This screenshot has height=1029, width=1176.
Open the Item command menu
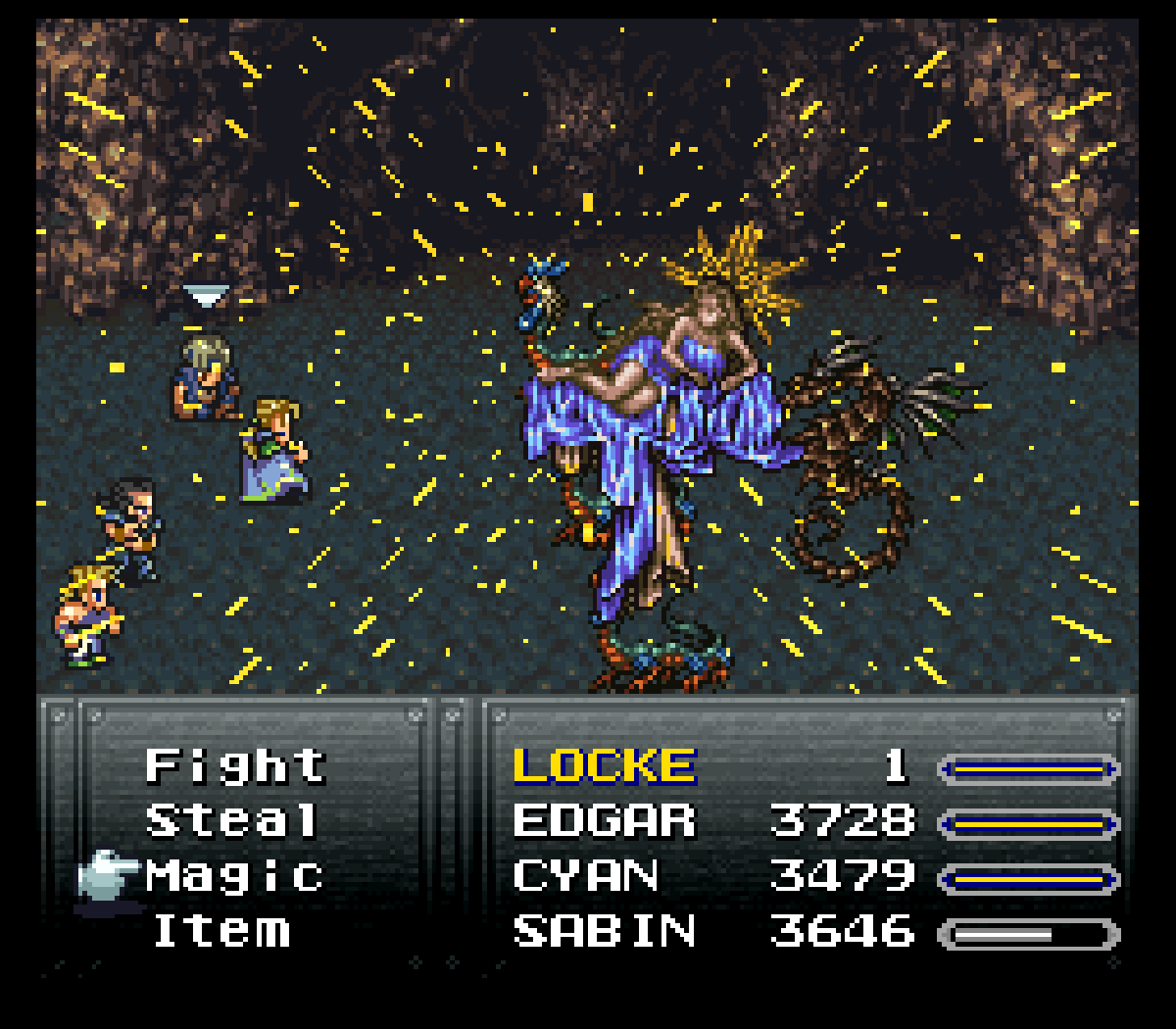point(221,930)
